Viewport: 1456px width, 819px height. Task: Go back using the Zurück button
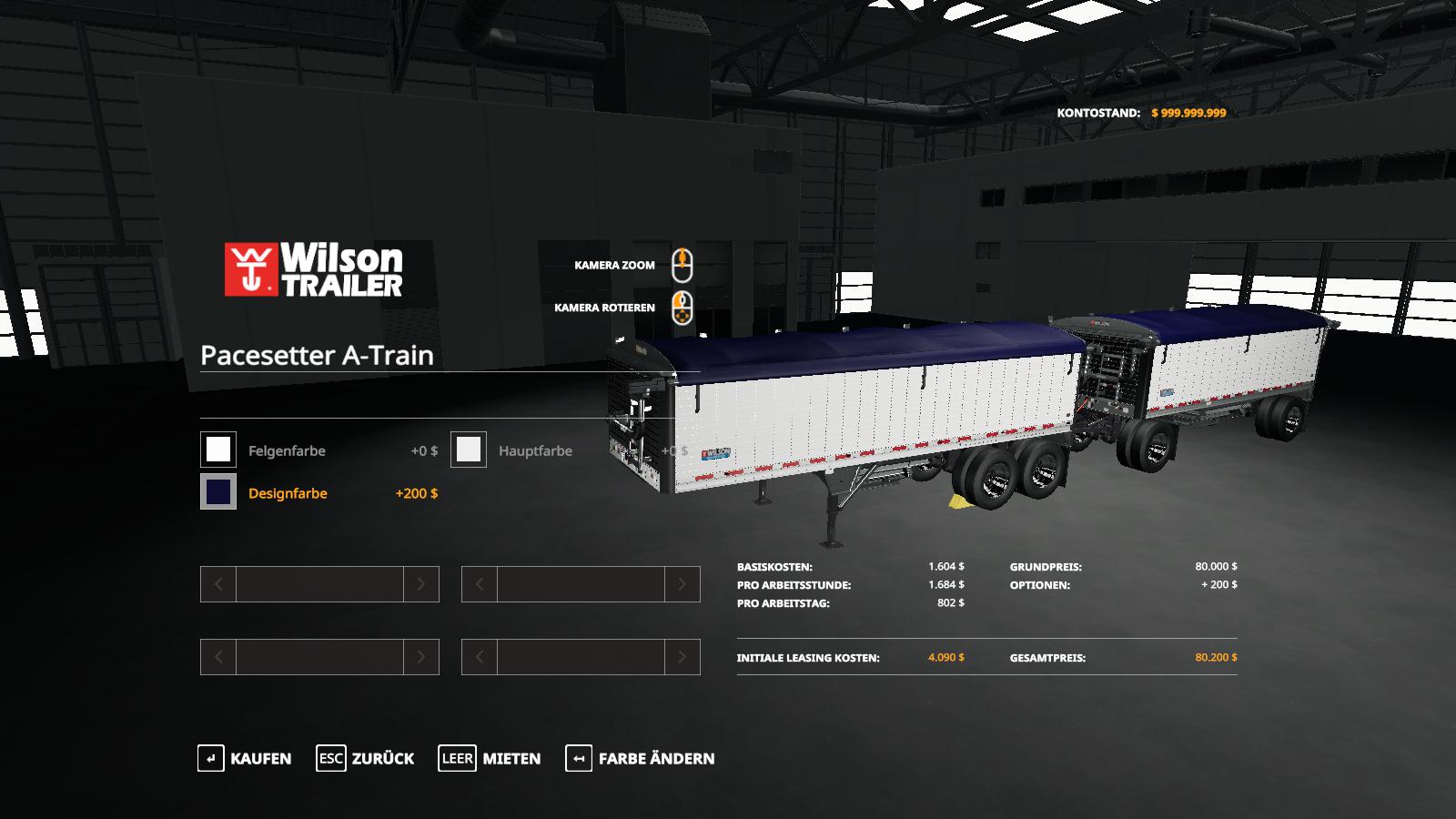click(365, 758)
